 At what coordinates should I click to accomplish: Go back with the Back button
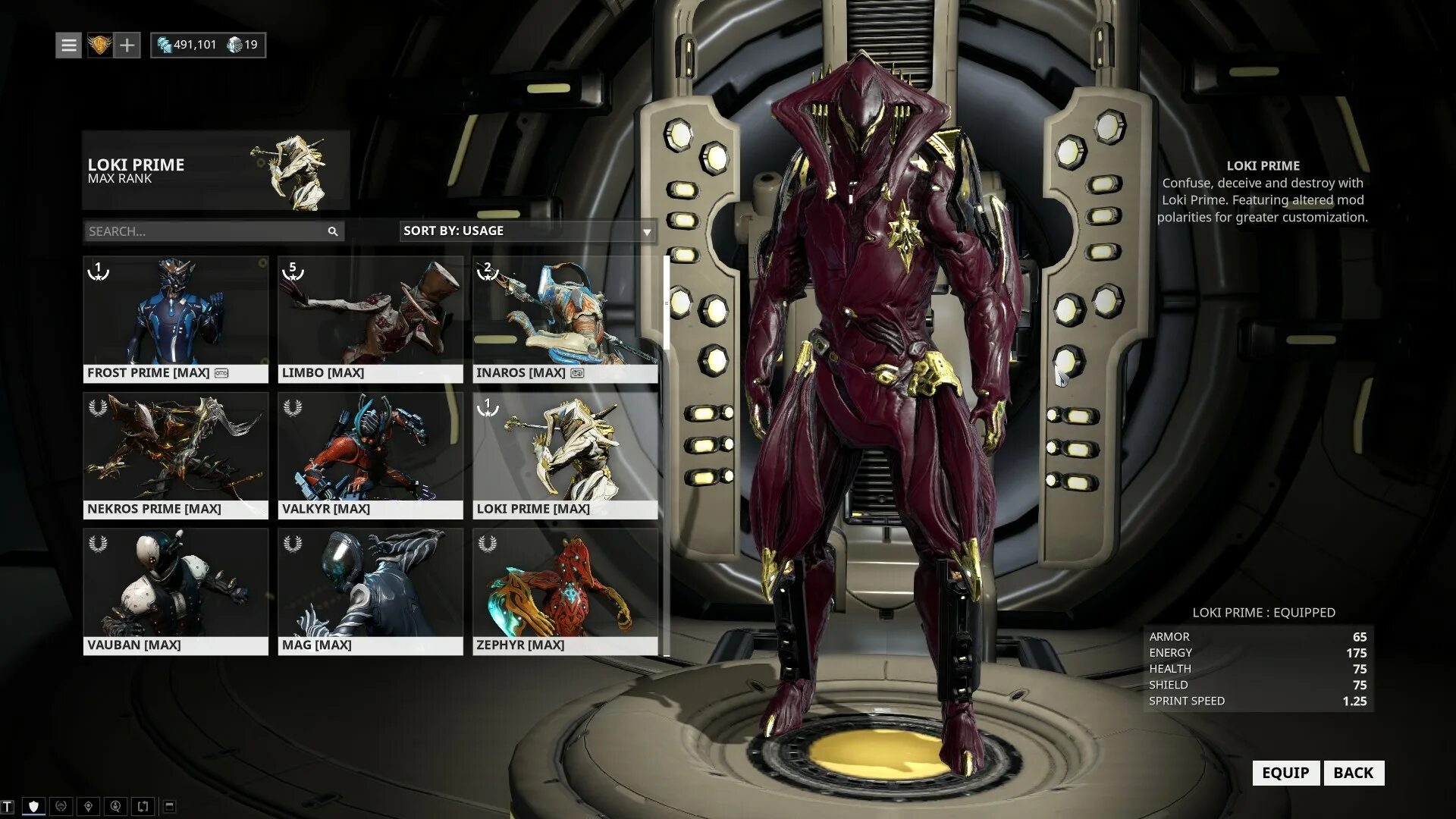1353,773
